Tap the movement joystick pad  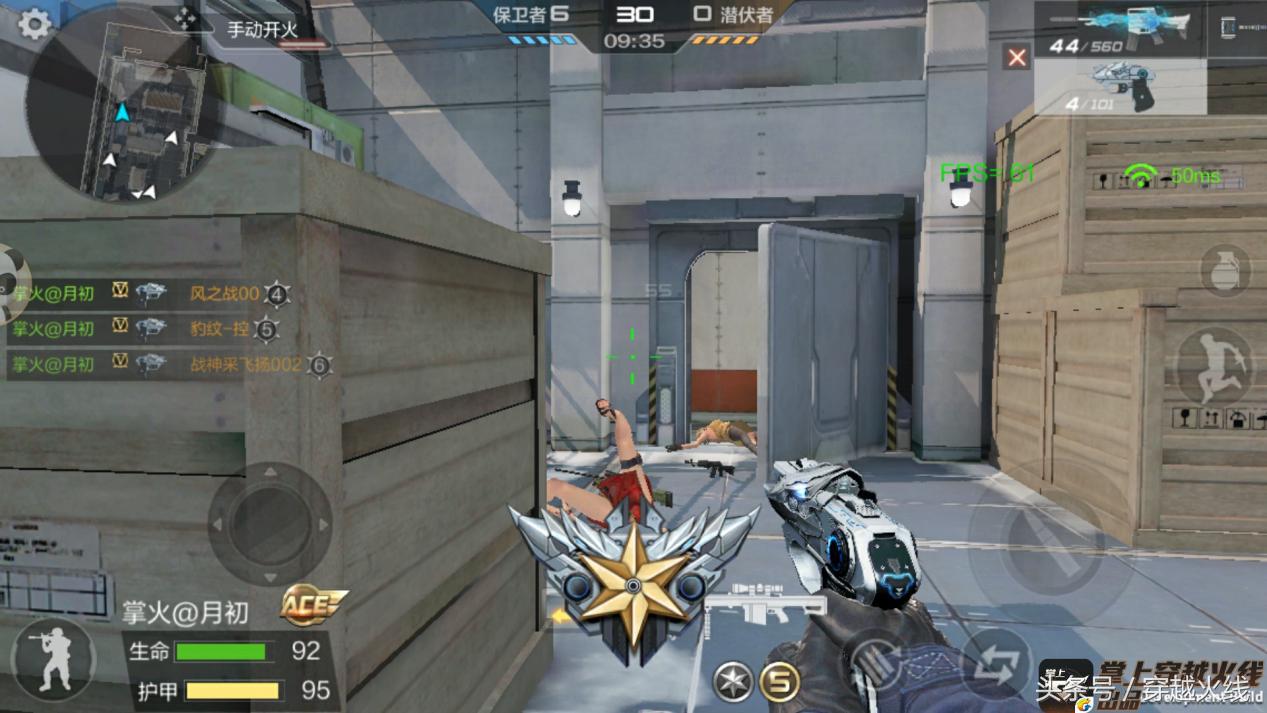coord(269,523)
